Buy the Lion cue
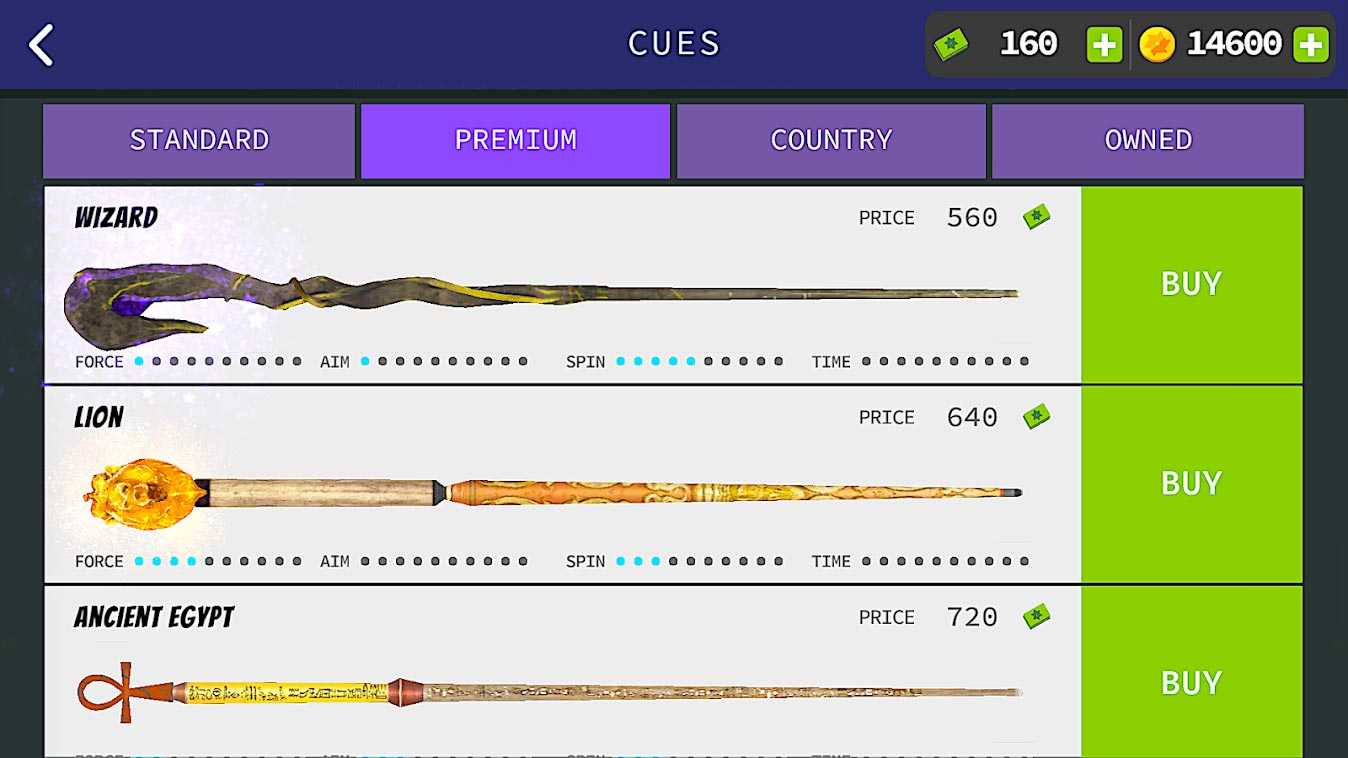The height and width of the screenshot is (758, 1348). point(1191,483)
